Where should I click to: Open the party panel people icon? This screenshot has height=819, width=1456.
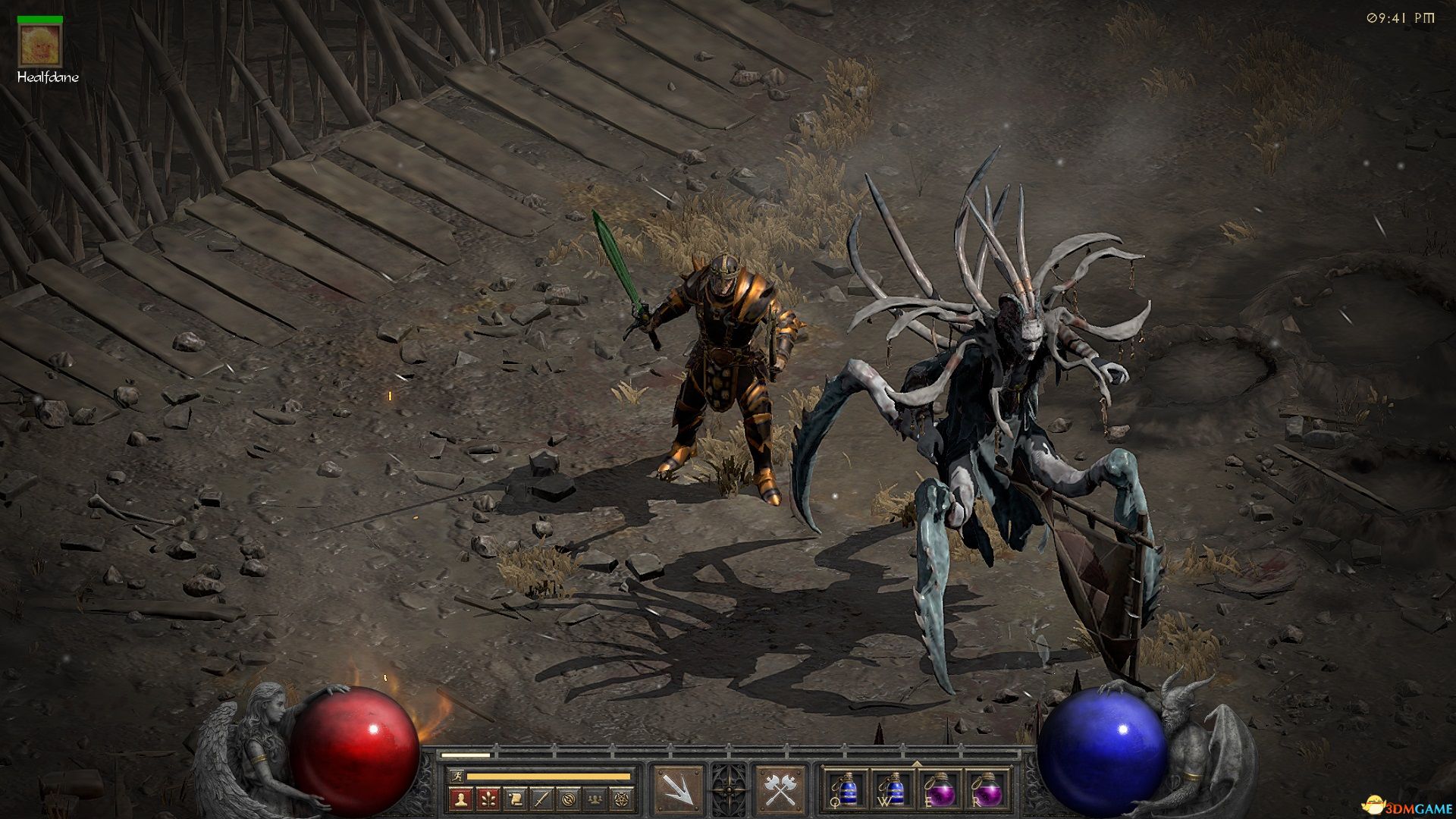tap(595, 798)
